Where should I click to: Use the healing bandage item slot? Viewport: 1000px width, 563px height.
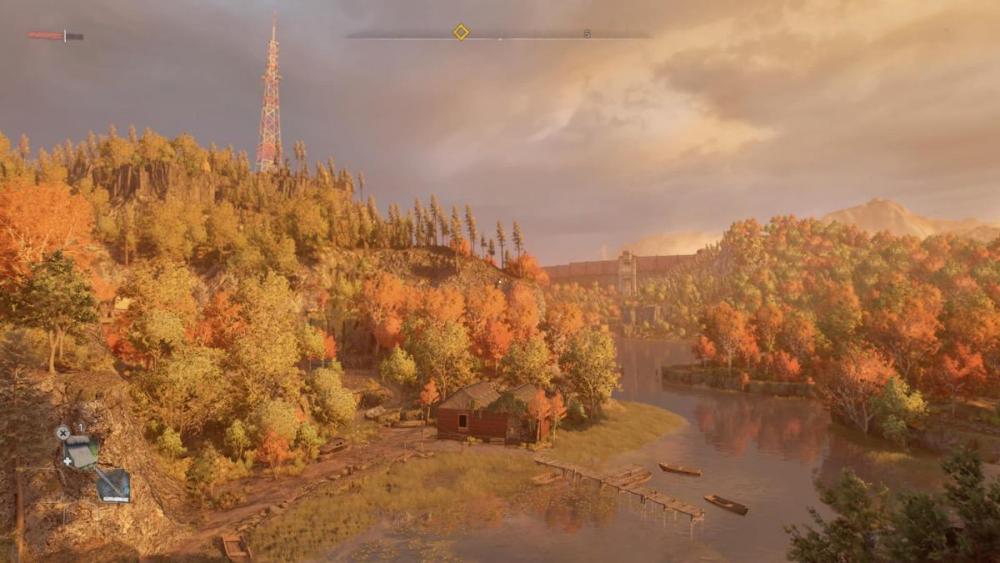80,452
